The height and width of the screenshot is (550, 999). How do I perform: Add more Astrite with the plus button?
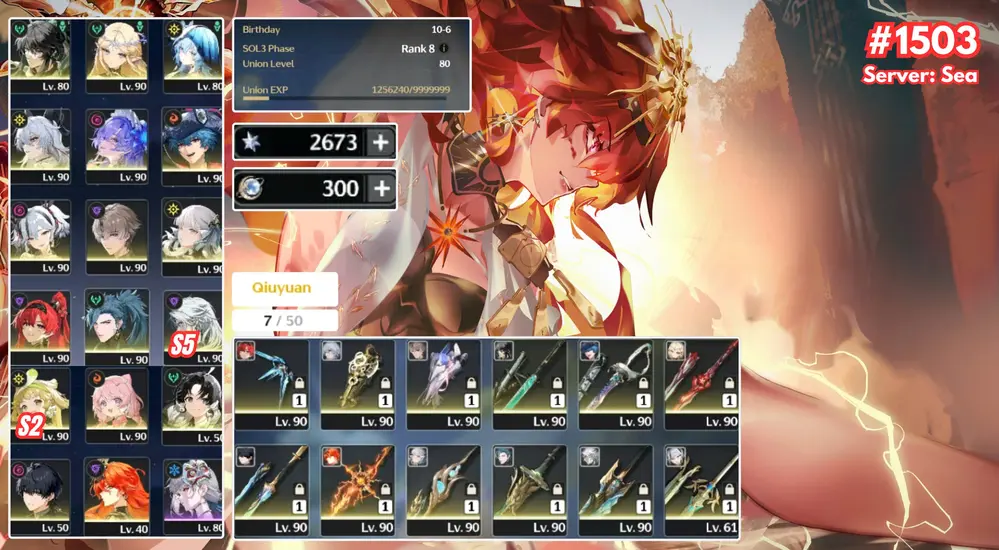(380, 142)
